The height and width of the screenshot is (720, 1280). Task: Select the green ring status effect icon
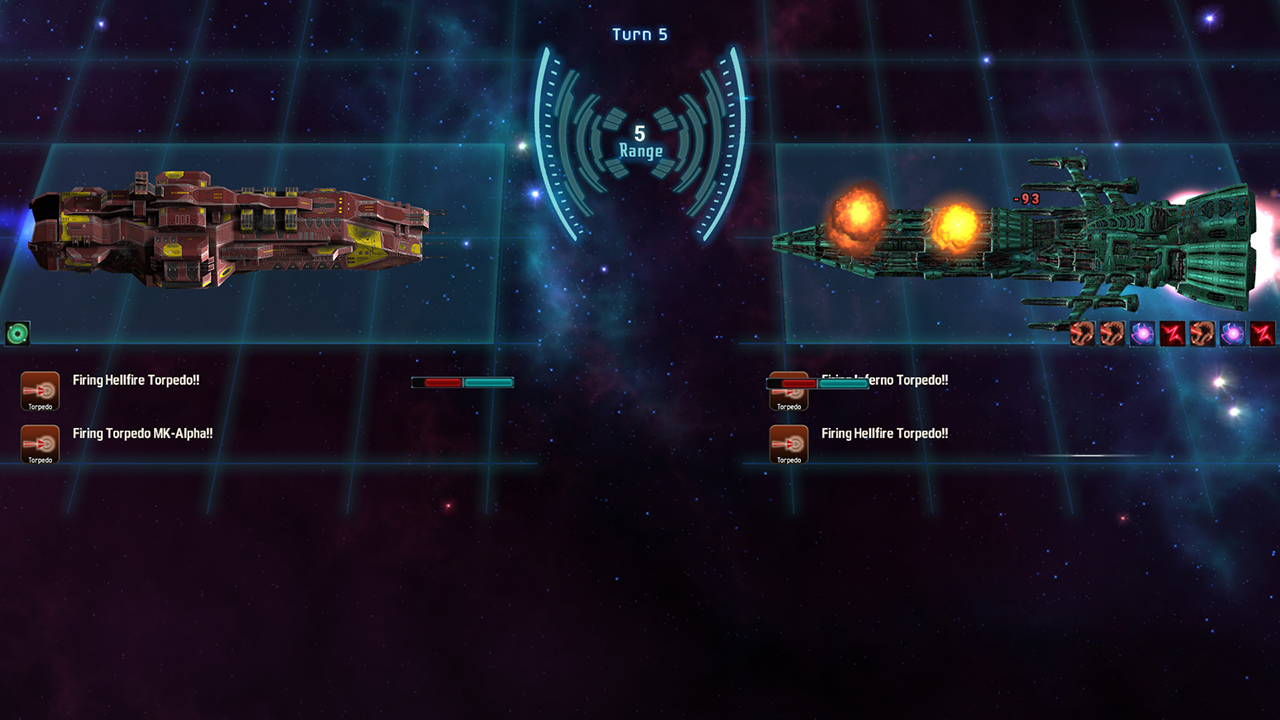pyautogui.click(x=17, y=333)
